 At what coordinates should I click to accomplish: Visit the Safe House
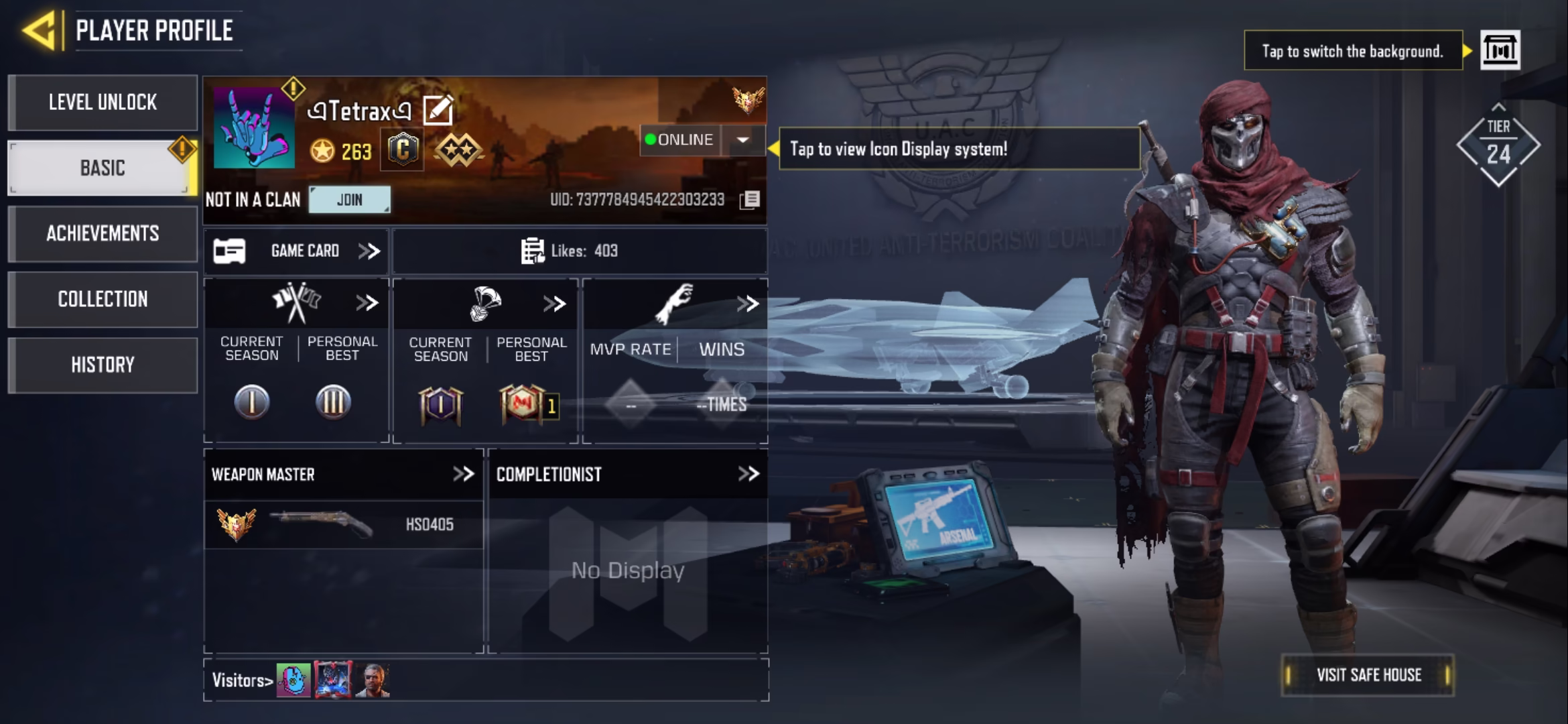point(1368,675)
